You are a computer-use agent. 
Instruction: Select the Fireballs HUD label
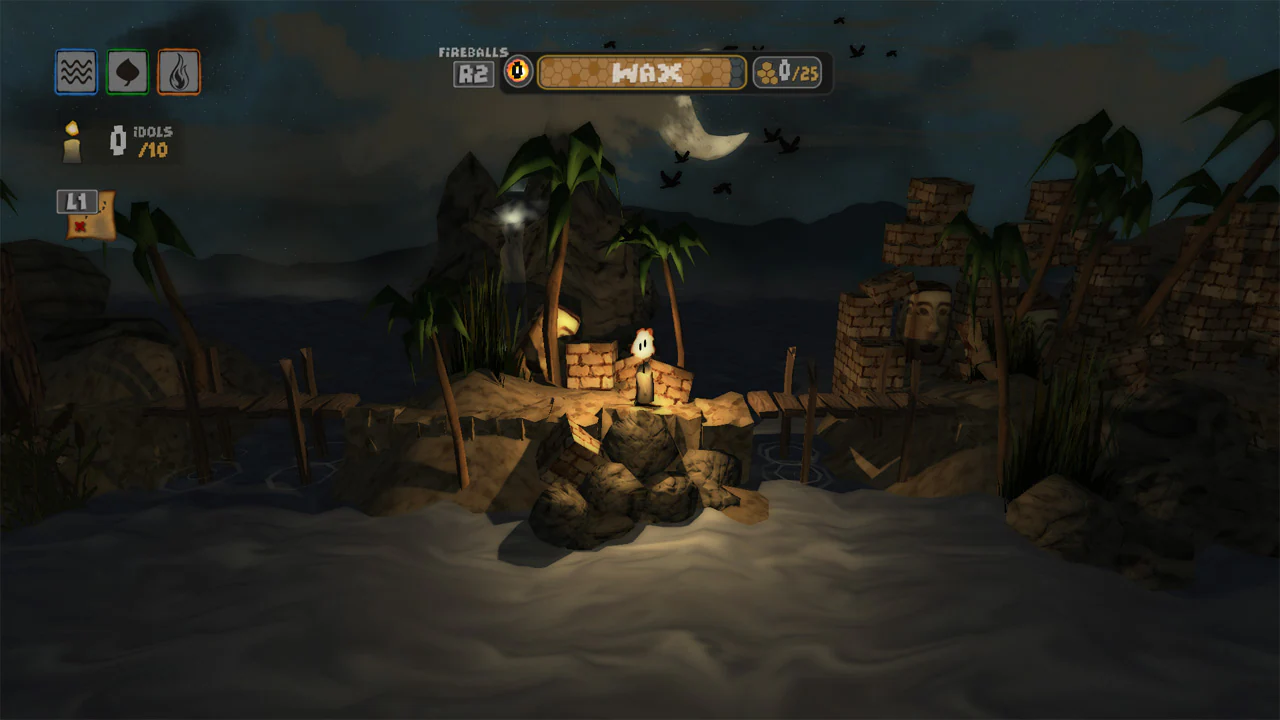[x=472, y=50]
